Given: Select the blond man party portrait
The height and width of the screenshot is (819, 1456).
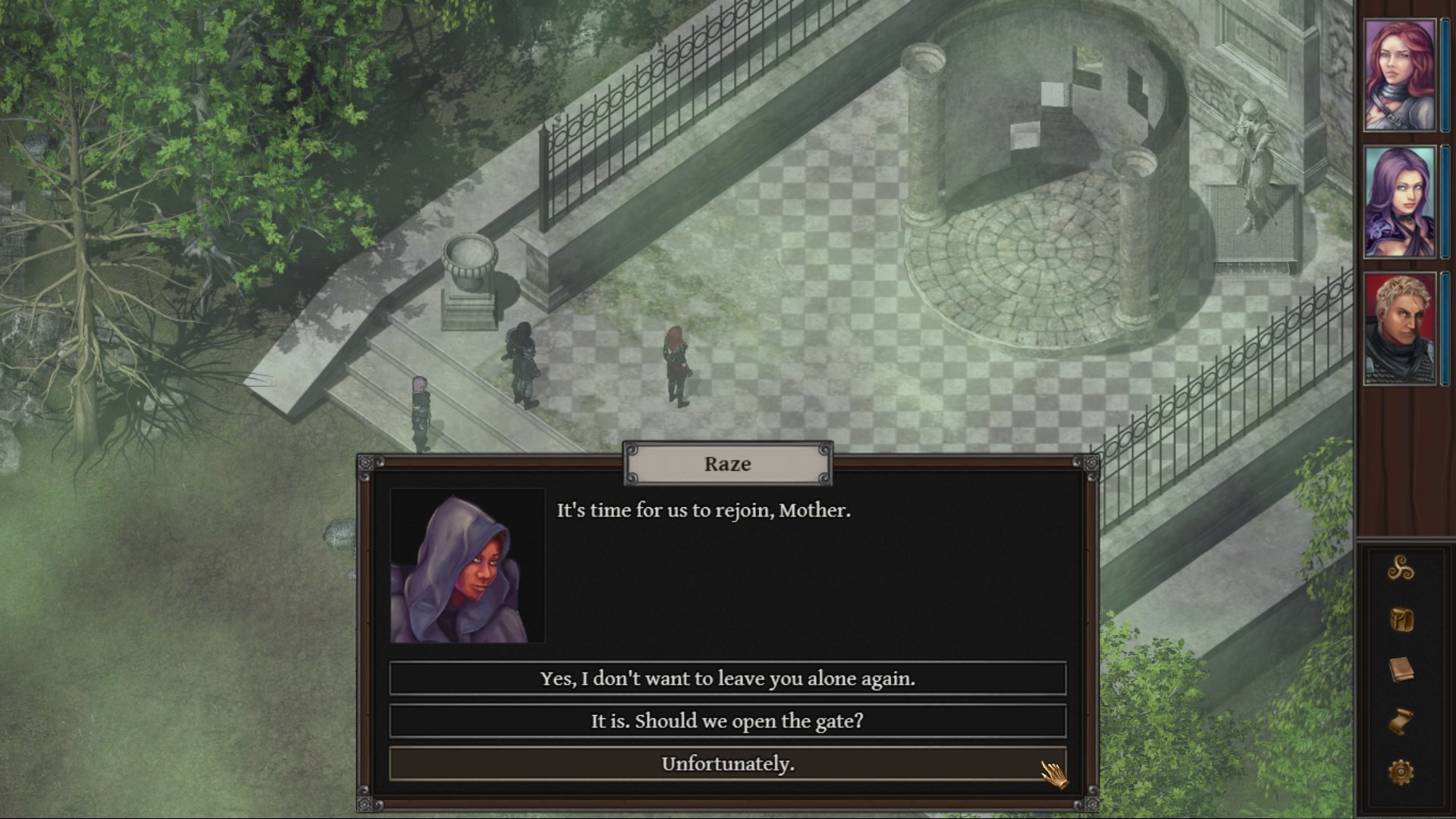Looking at the screenshot, I should click(x=1399, y=328).
